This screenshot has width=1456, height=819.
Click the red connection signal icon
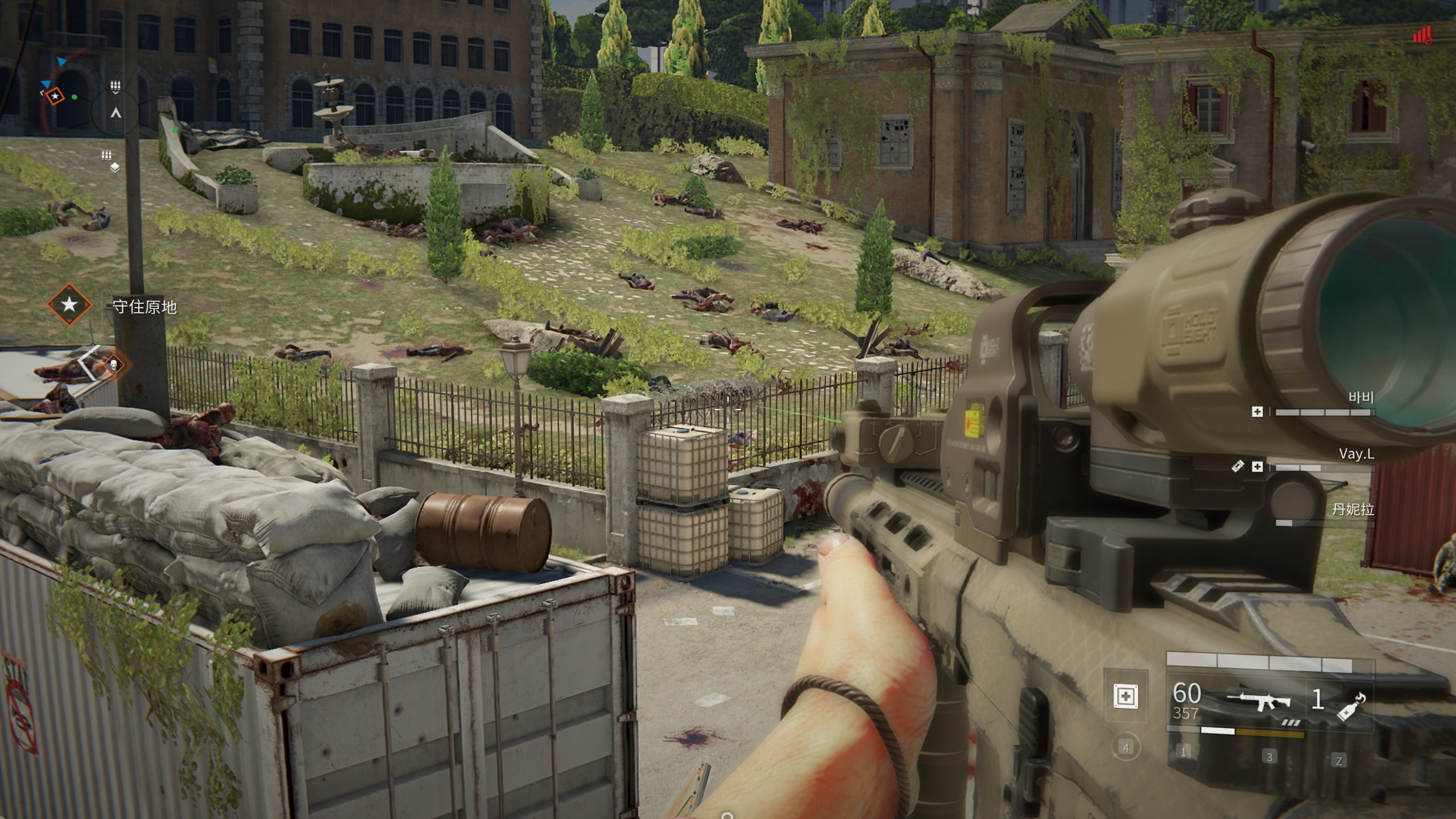[1422, 36]
